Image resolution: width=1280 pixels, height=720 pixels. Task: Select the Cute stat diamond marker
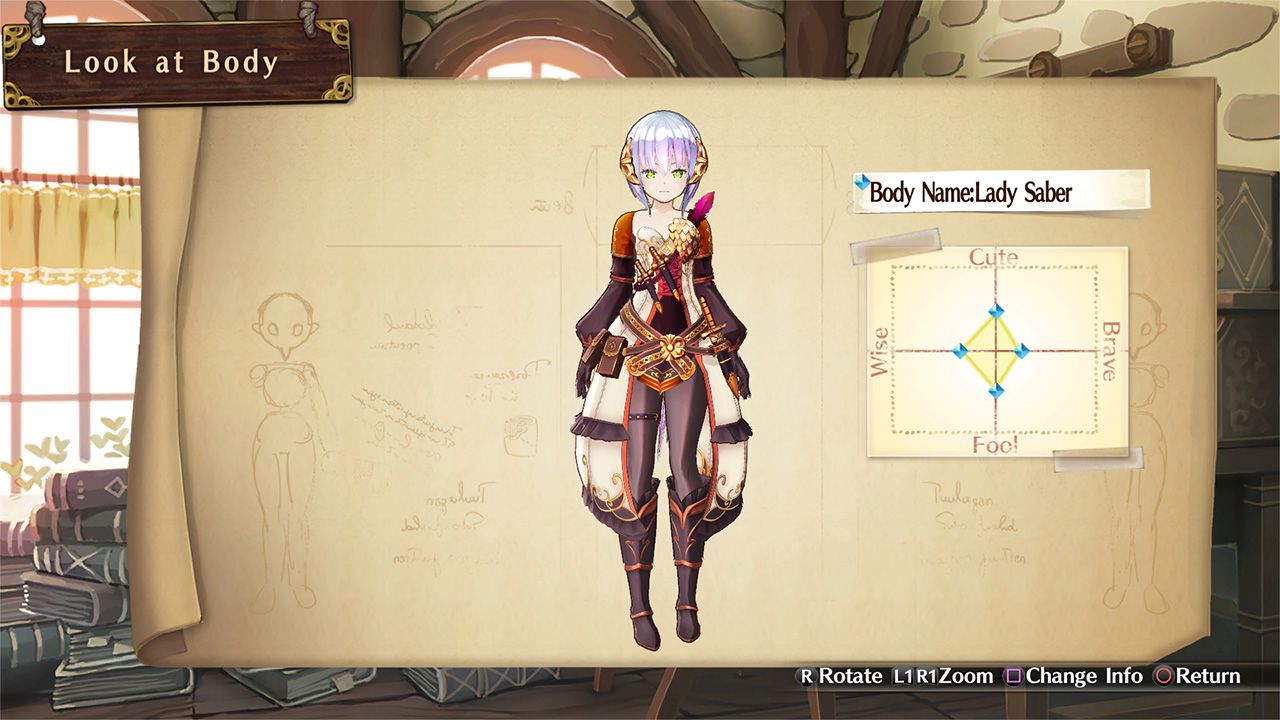pos(997,311)
